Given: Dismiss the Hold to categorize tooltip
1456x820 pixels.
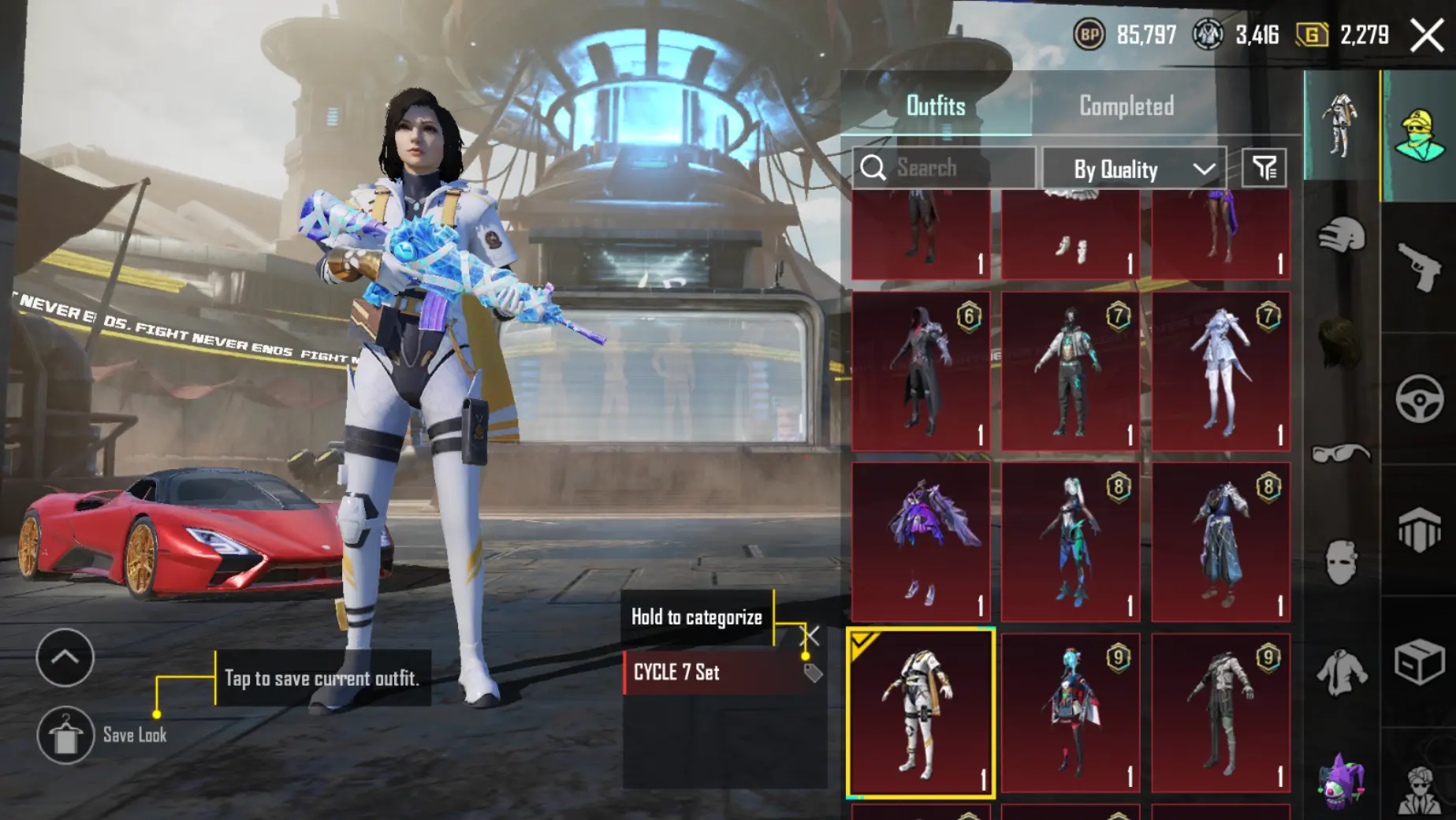Looking at the screenshot, I should [x=811, y=635].
